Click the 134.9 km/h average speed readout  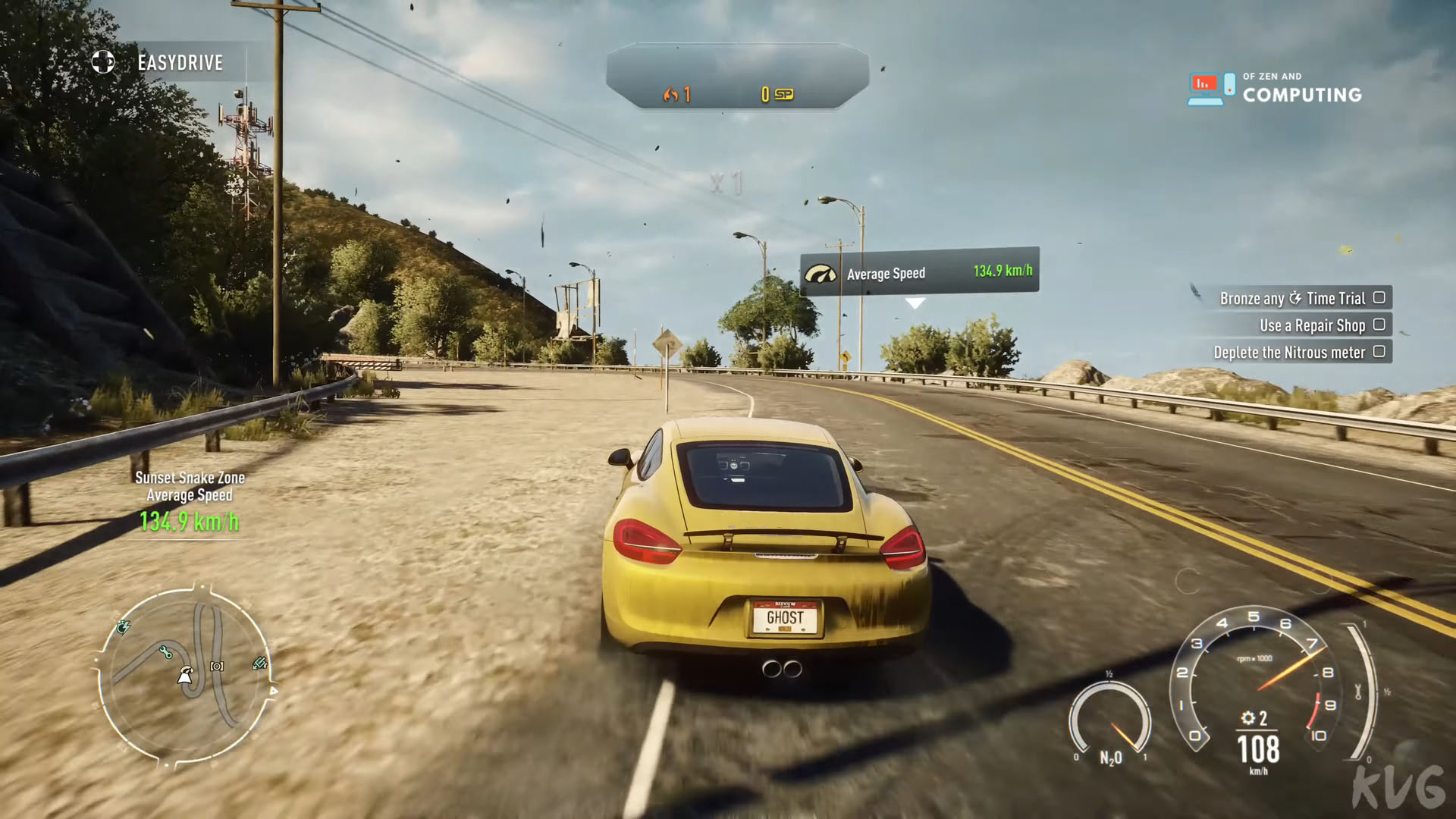190,522
